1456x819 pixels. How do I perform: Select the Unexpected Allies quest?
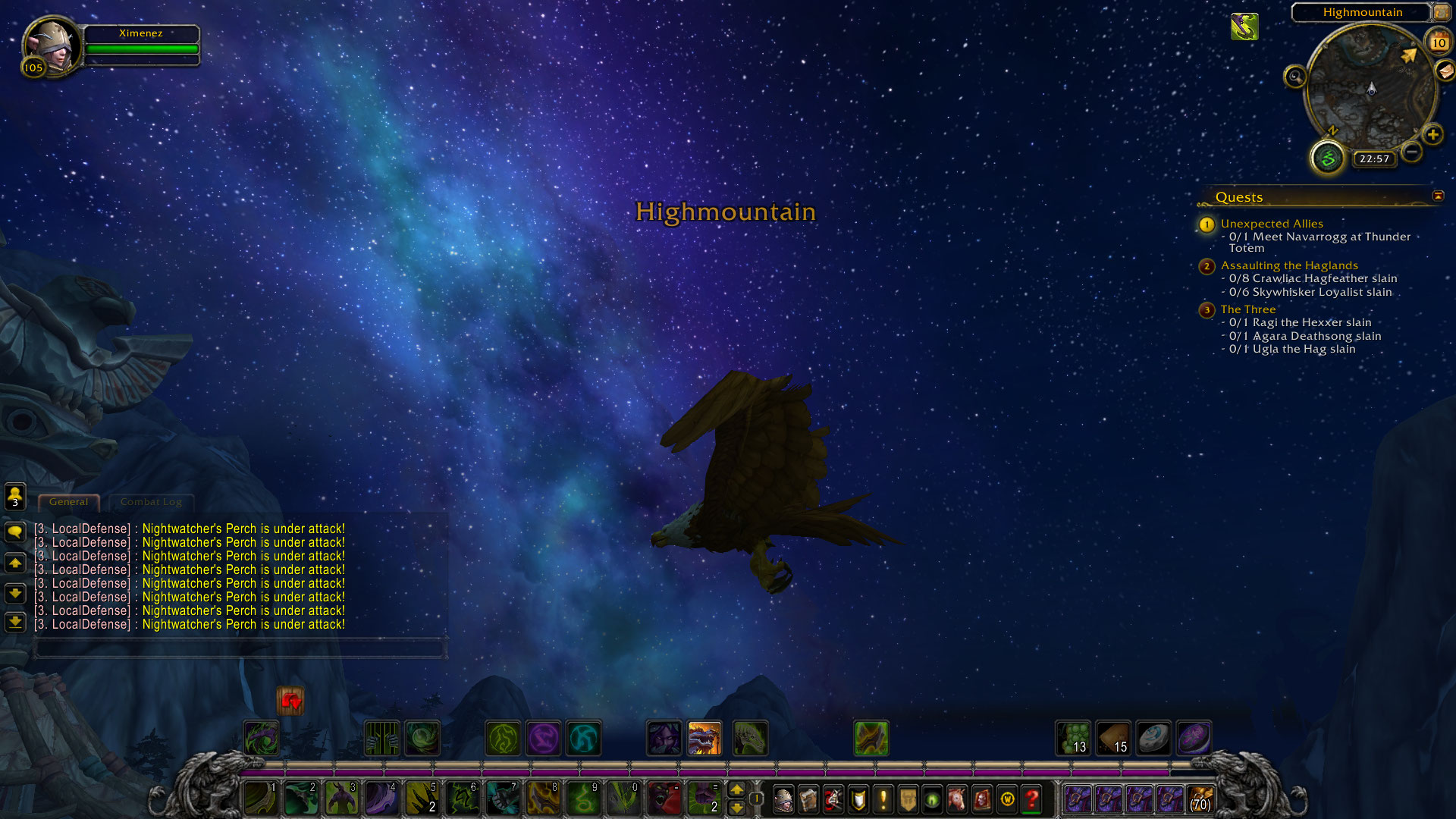click(1272, 224)
